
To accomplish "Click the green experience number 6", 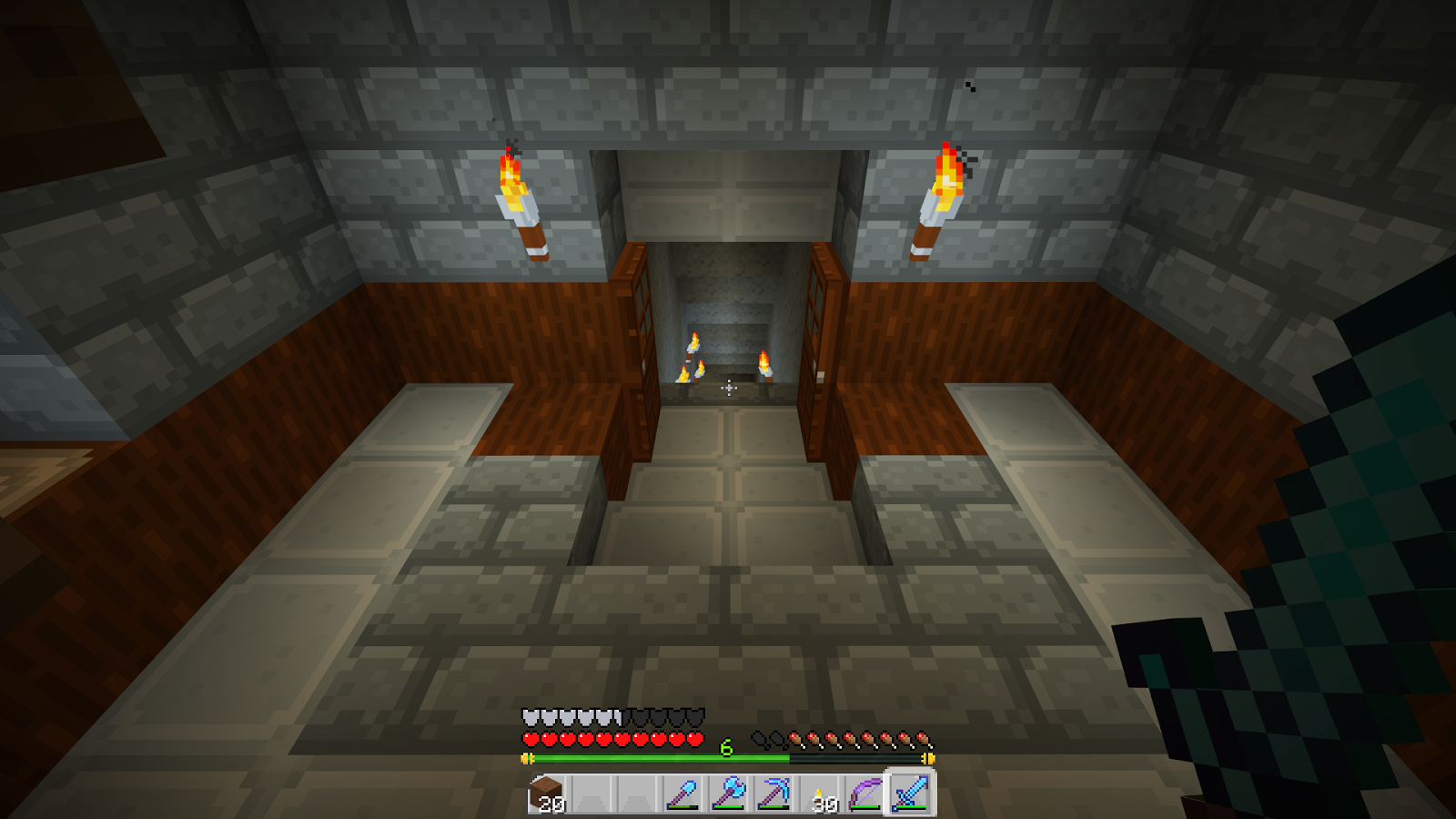I will point(725,746).
